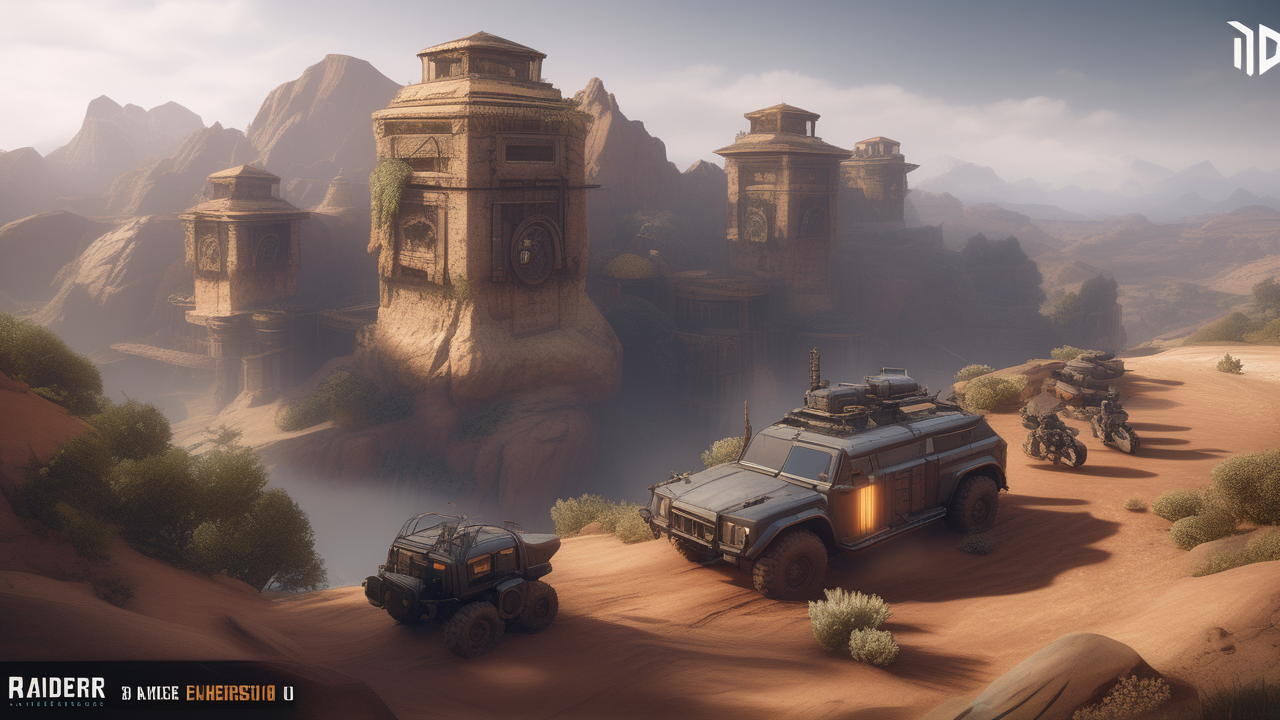
Task: Click the white angular logo icon
Action: tap(1254, 48)
